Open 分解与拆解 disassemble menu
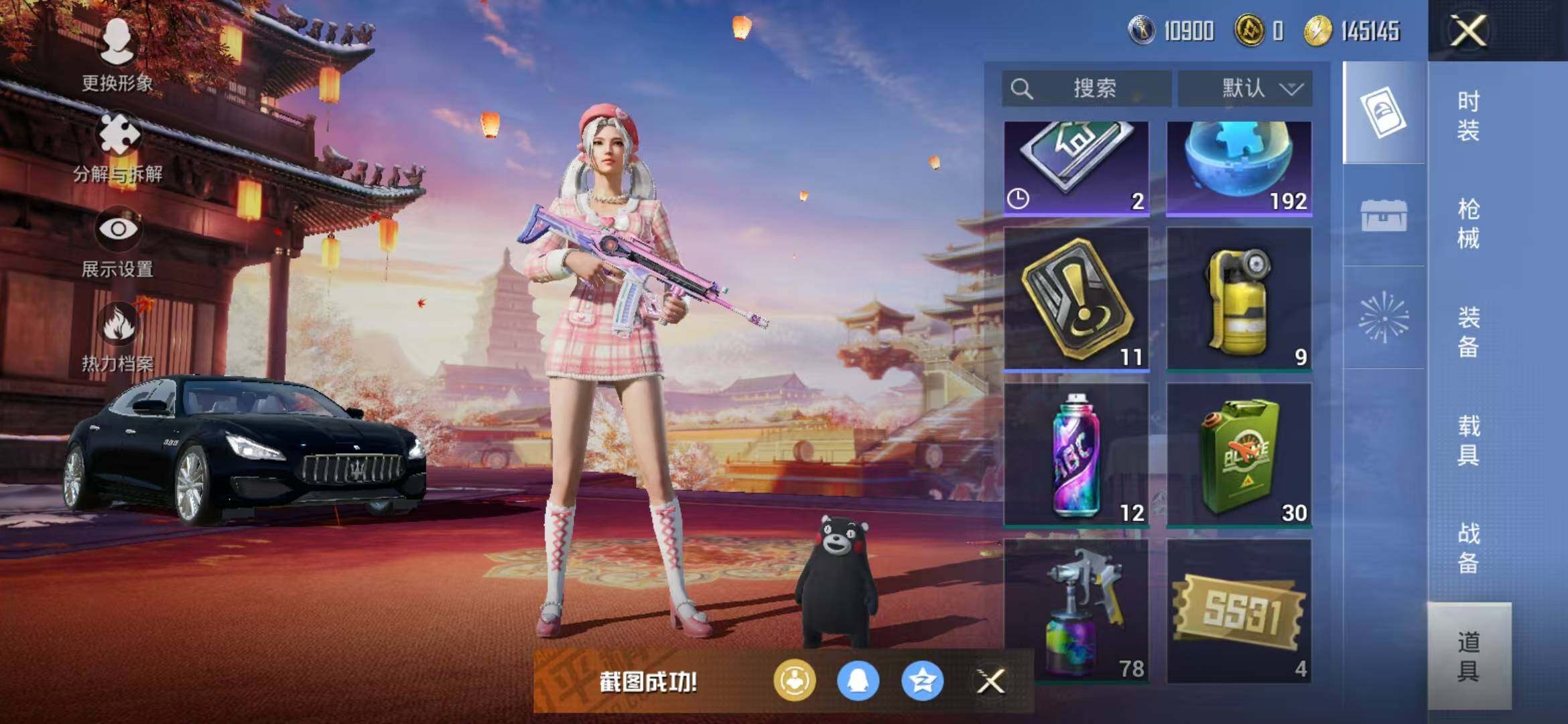 pos(118,147)
